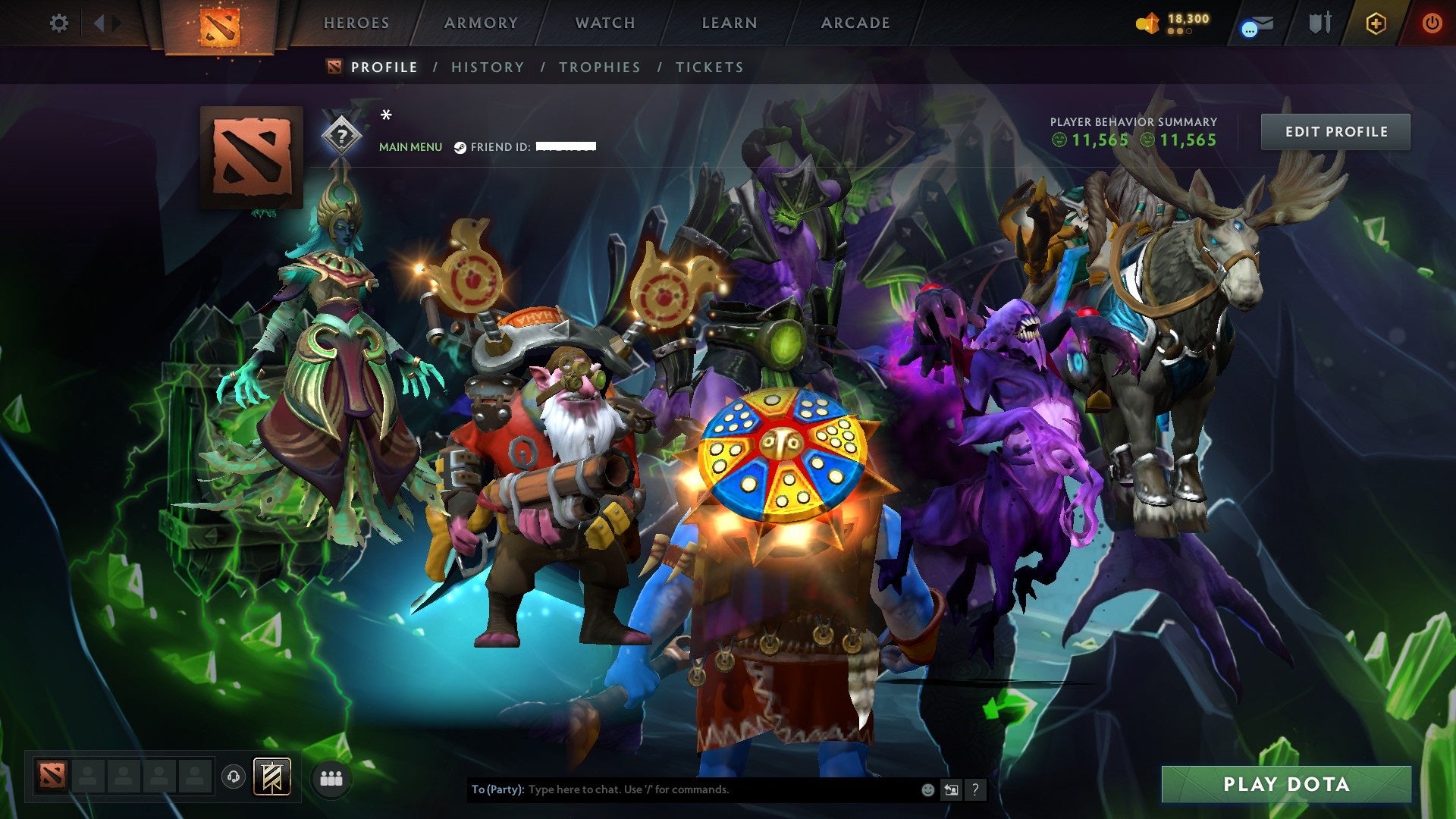Click the party chat input field
This screenshot has height=819, width=1456.
[682, 789]
